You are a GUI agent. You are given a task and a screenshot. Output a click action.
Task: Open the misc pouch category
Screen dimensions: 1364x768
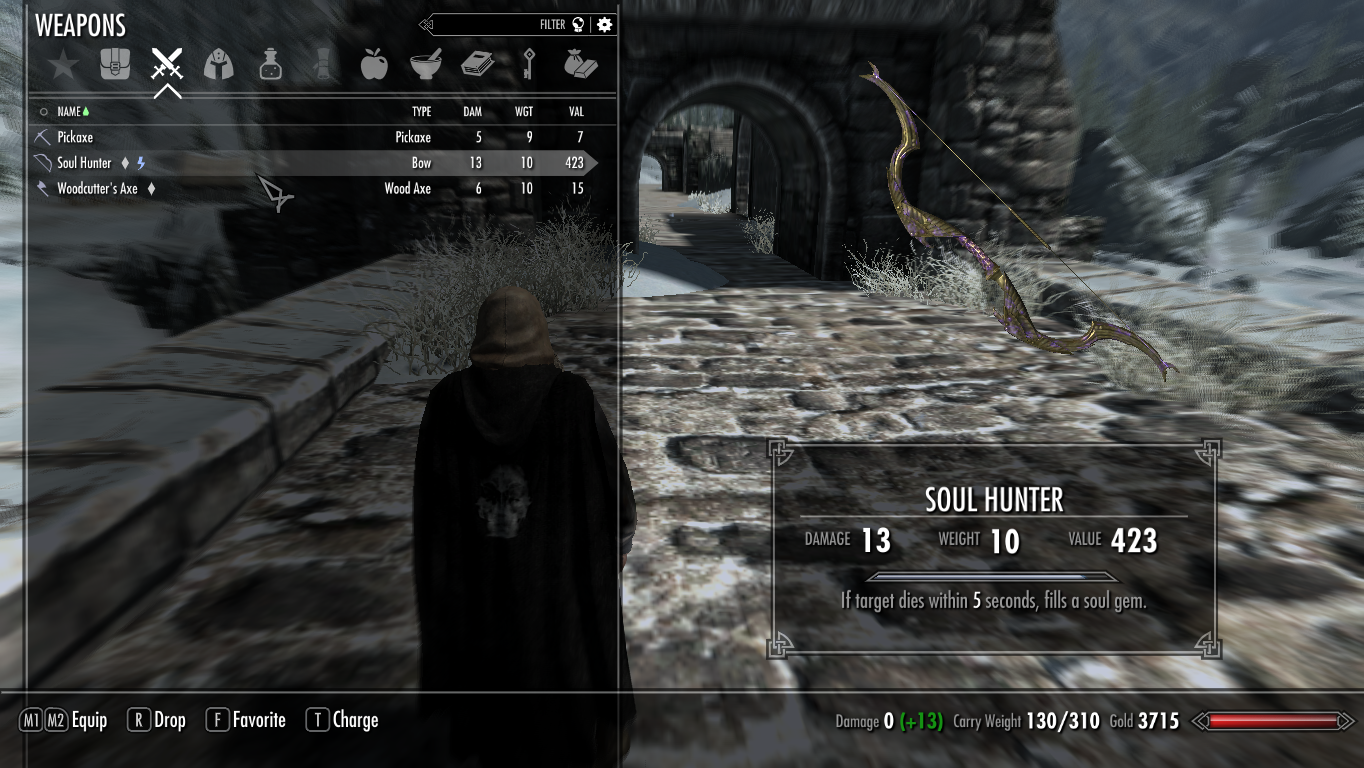click(x=580, y=66)
